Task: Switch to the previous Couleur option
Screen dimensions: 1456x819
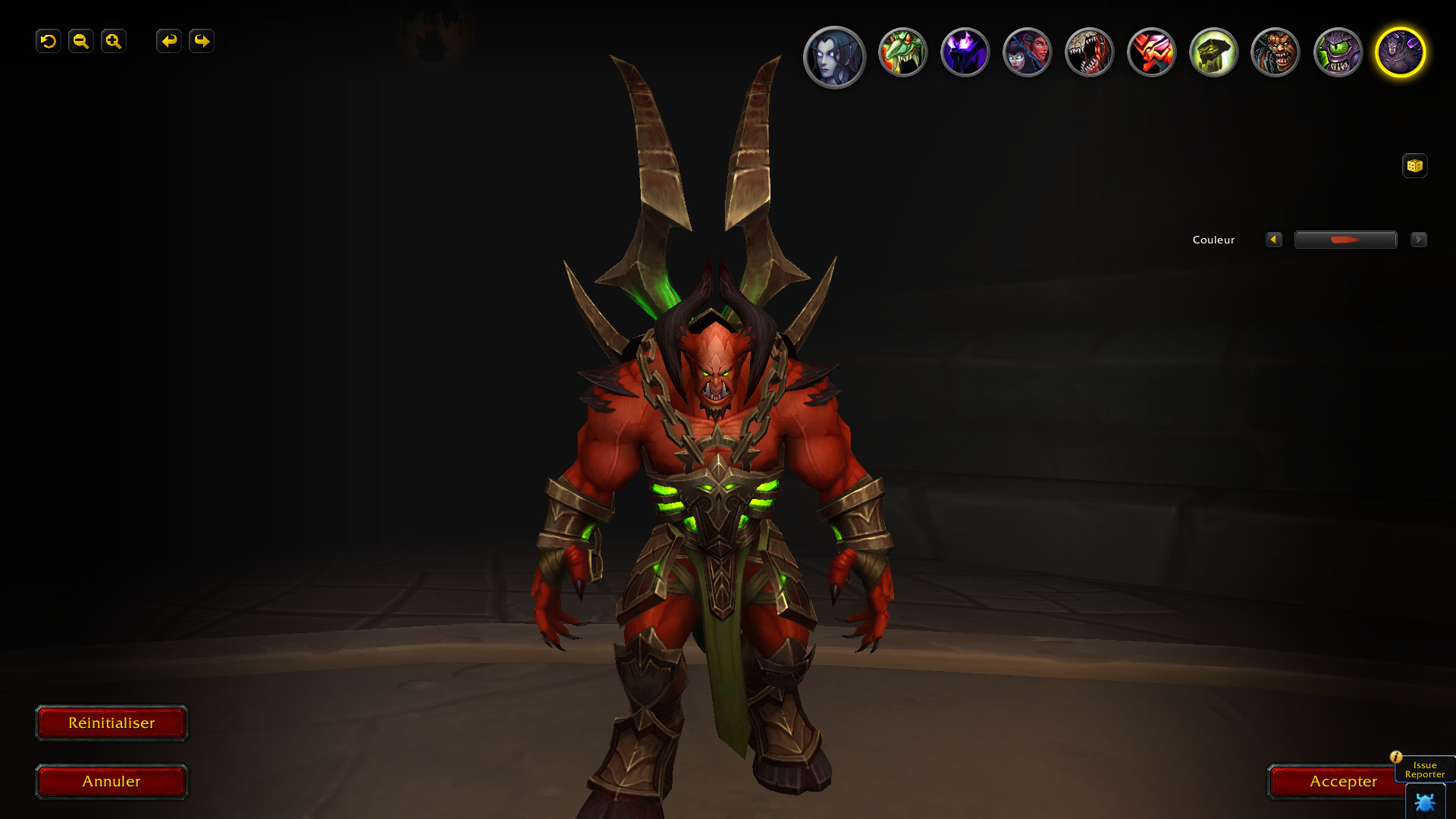Action: (x=1274, y=240)
